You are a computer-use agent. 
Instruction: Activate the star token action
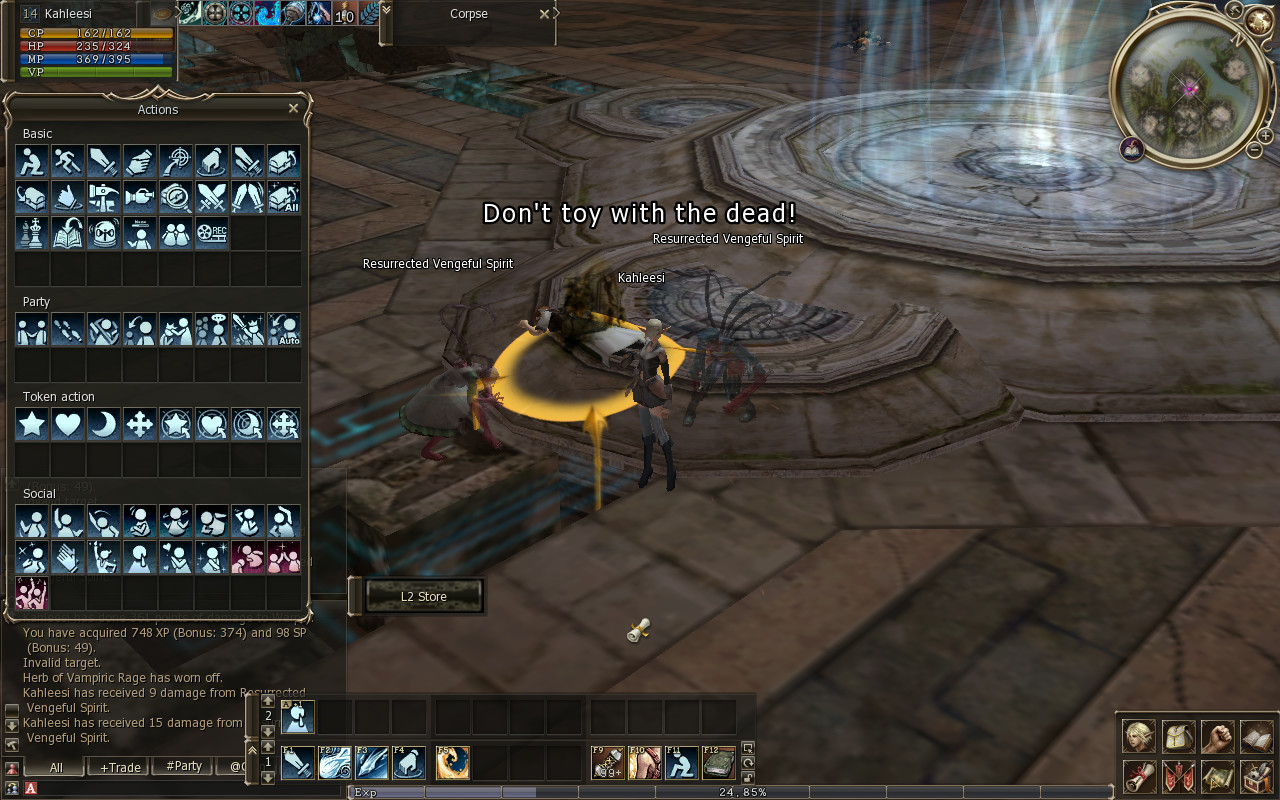pos(32,424)
